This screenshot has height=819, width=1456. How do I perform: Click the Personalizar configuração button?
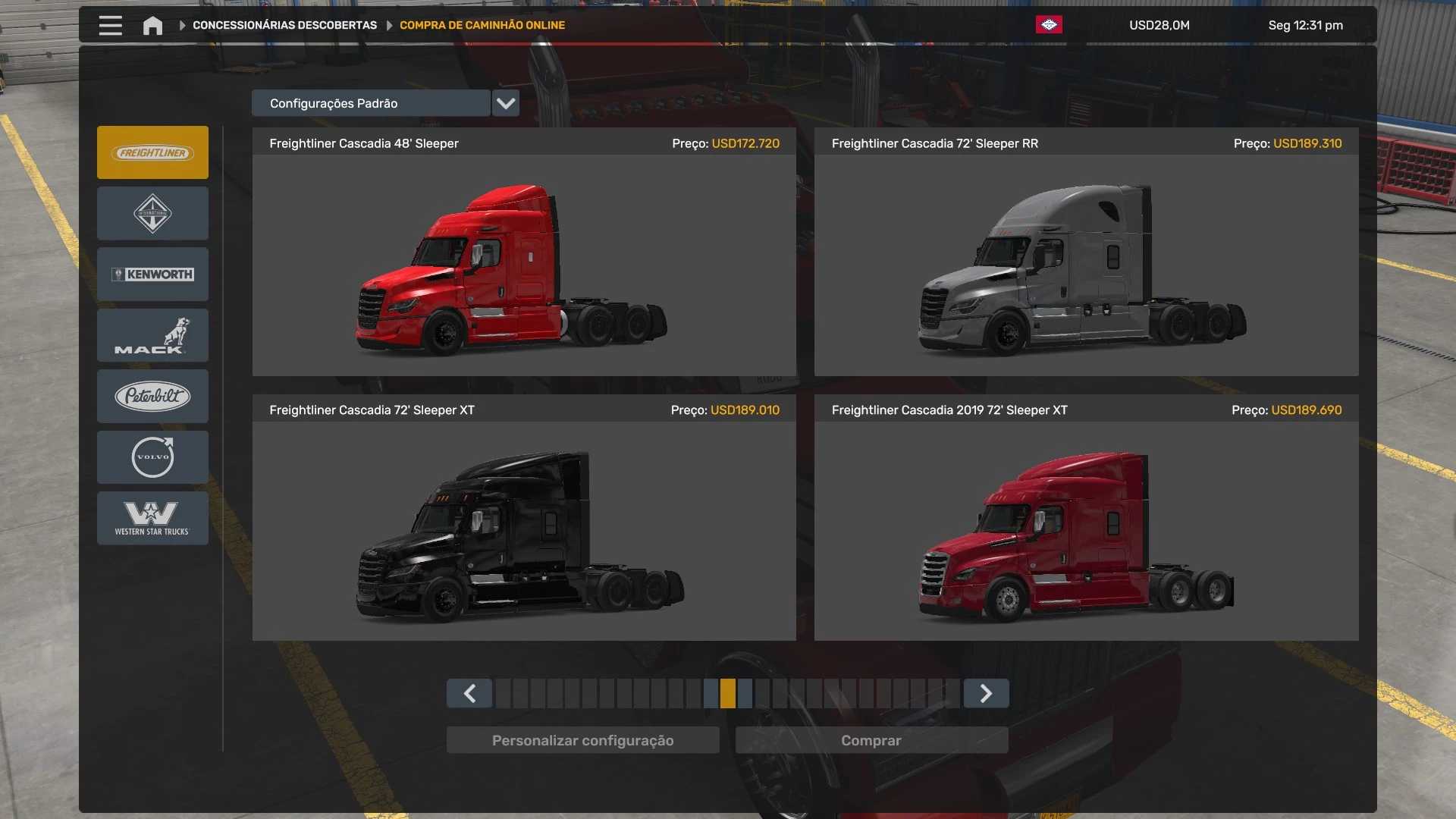tap(582, 740)
